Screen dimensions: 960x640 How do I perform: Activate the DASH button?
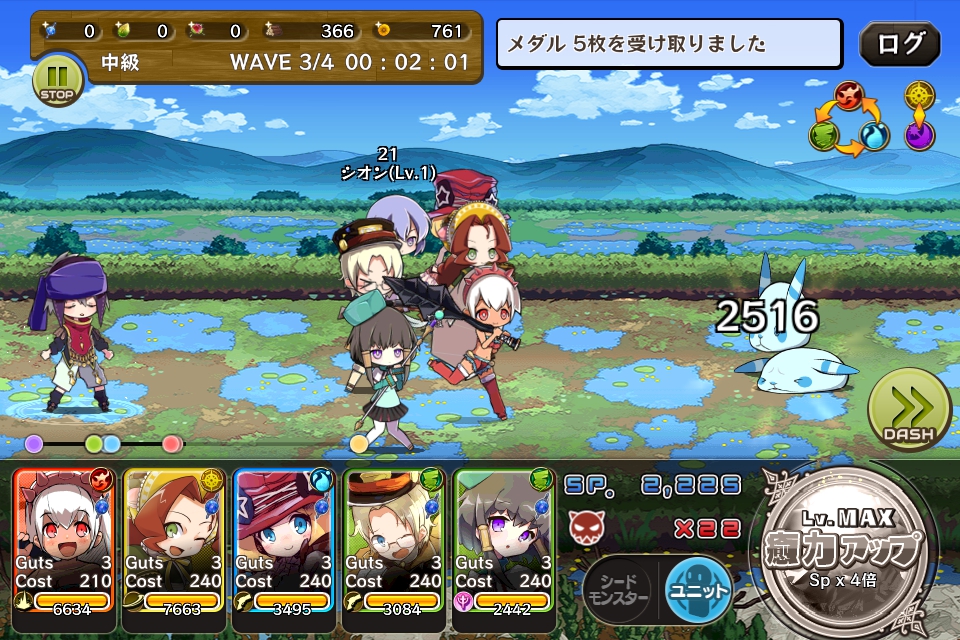tap(908, 410)
